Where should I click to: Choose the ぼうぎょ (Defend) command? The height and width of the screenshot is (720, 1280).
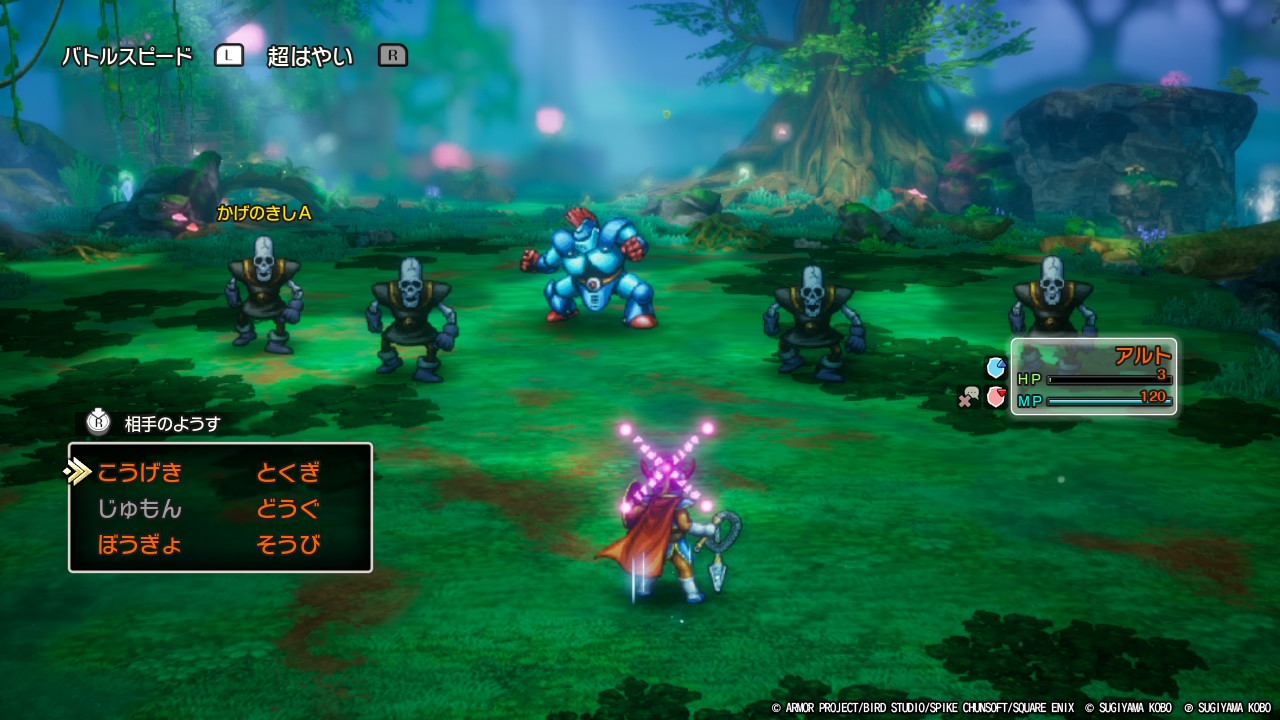point(140,545)
